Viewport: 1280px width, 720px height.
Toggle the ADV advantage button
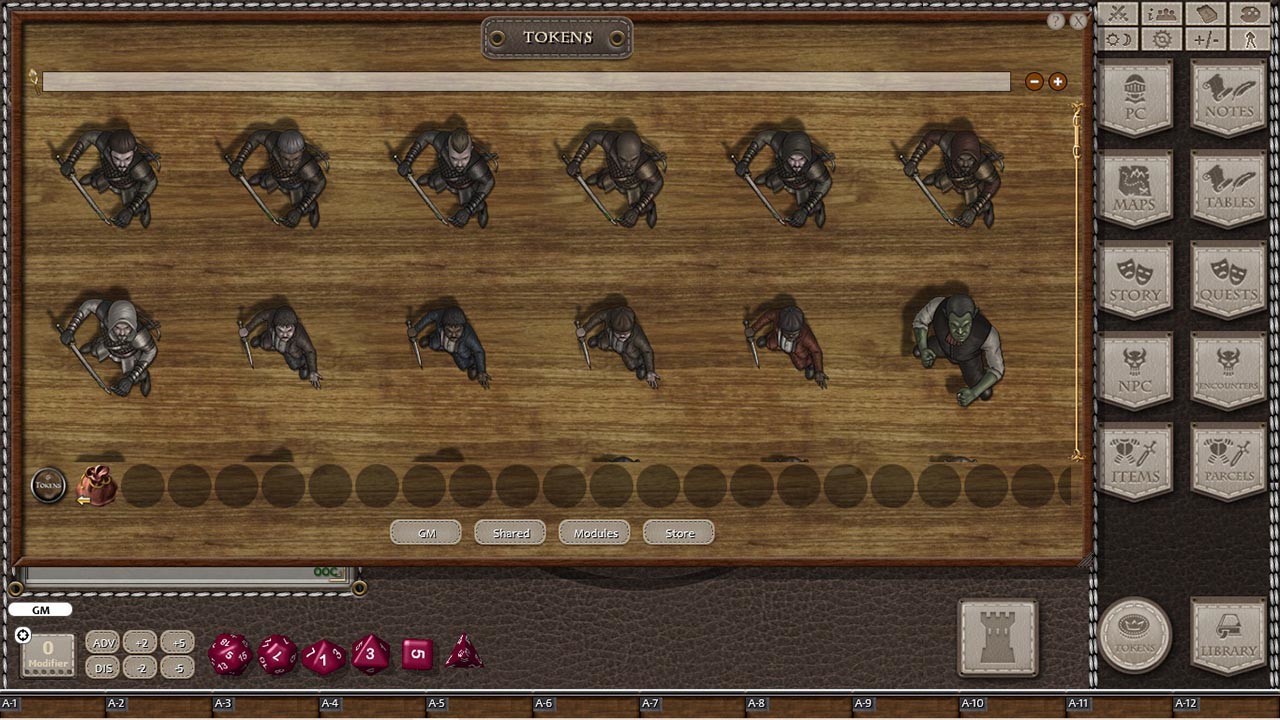click(x=103, y=643)
